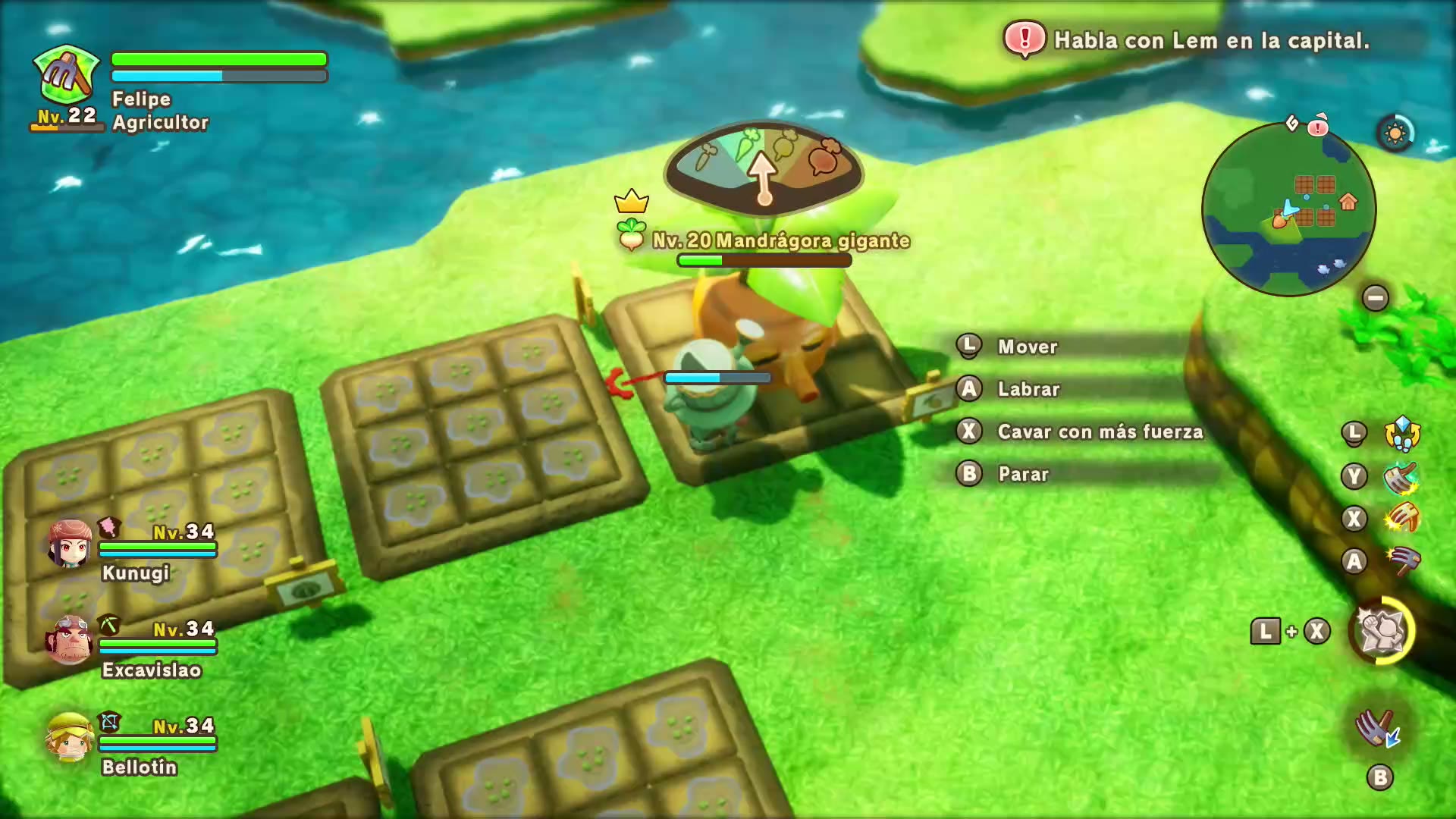Viewport: 1456px width, 819px height.
Task: Click the circular minimap
Action: [x=1288, y=210]
